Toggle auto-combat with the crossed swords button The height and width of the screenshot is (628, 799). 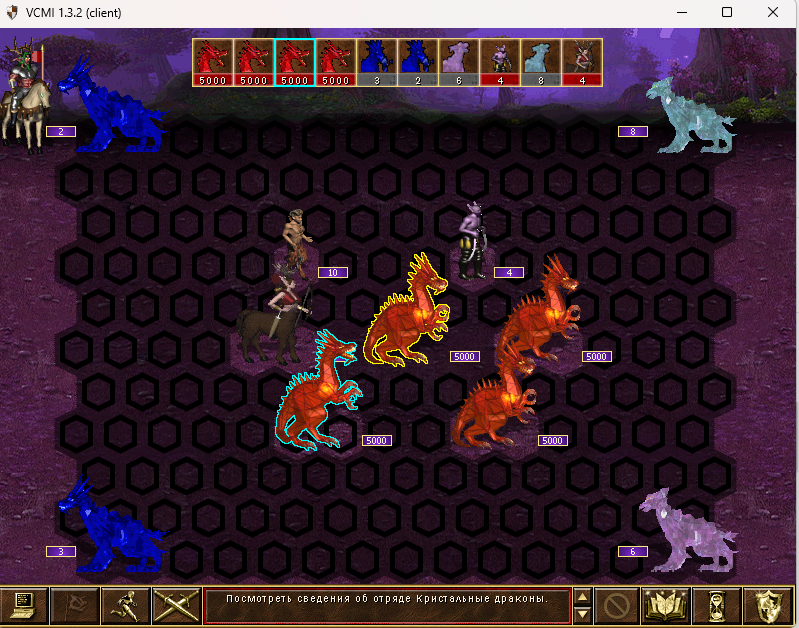176,605
